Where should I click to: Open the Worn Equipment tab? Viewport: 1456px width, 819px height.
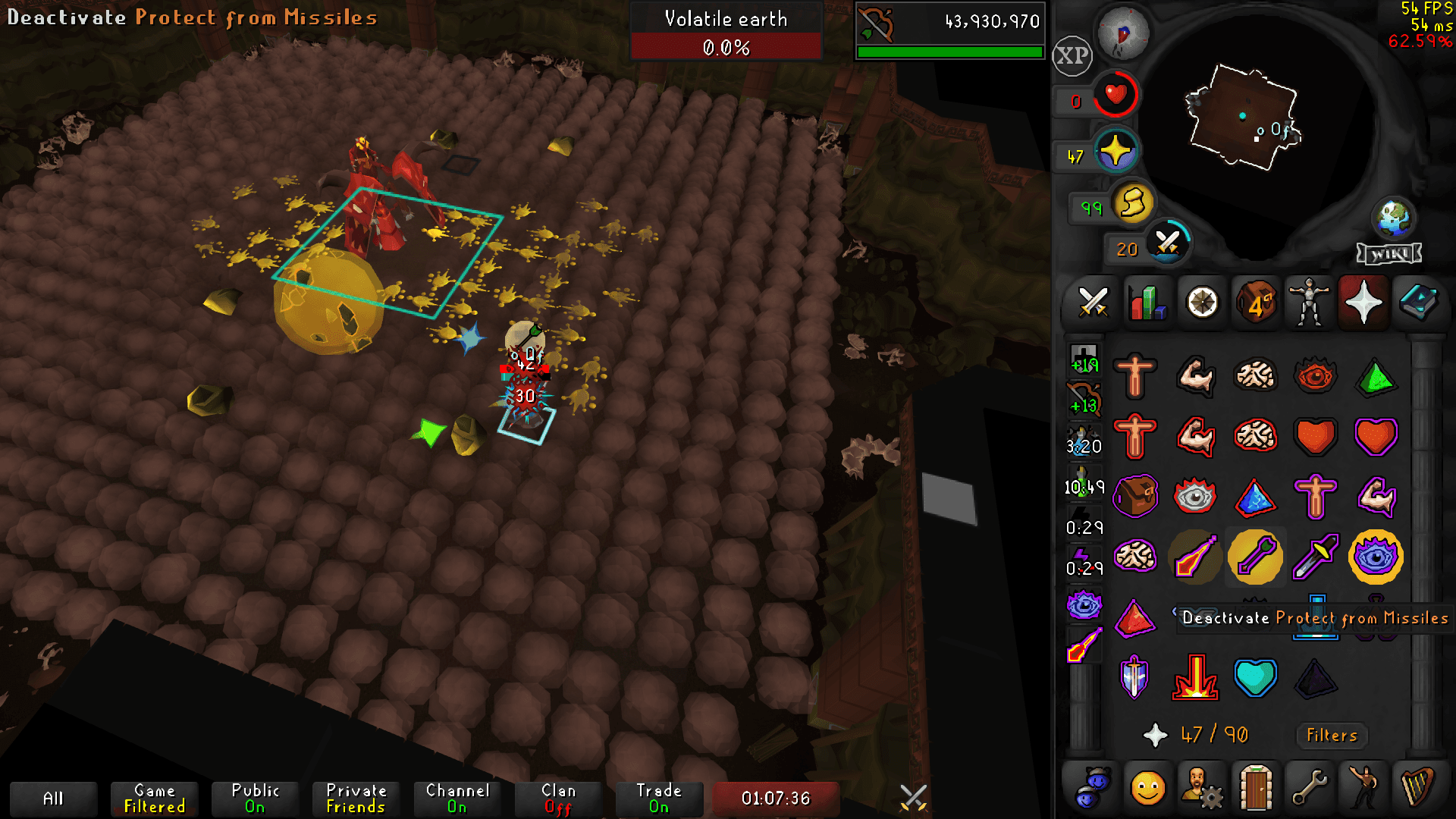coord(1310,303)
